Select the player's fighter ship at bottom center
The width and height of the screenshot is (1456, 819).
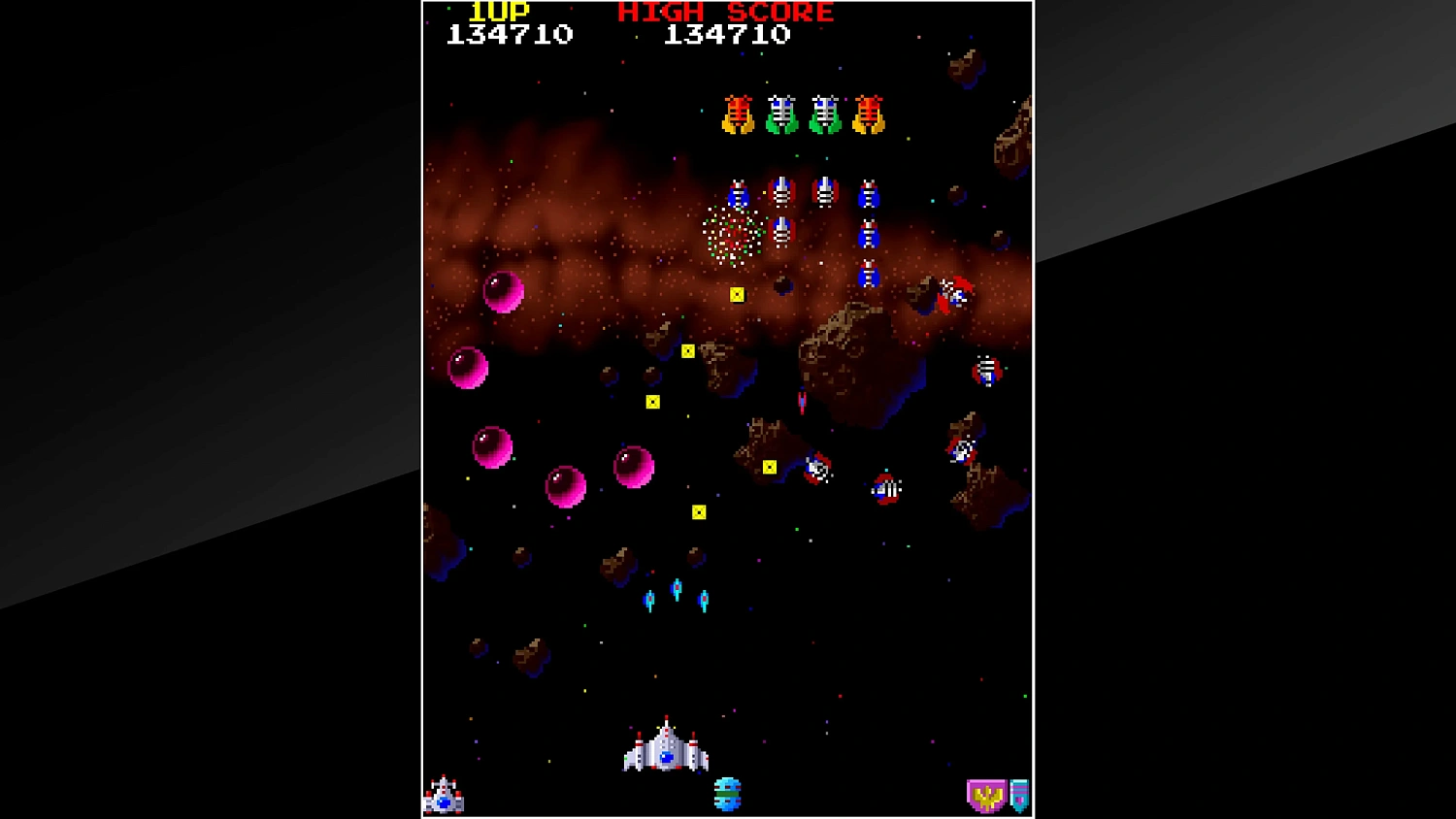coord(667,757)
